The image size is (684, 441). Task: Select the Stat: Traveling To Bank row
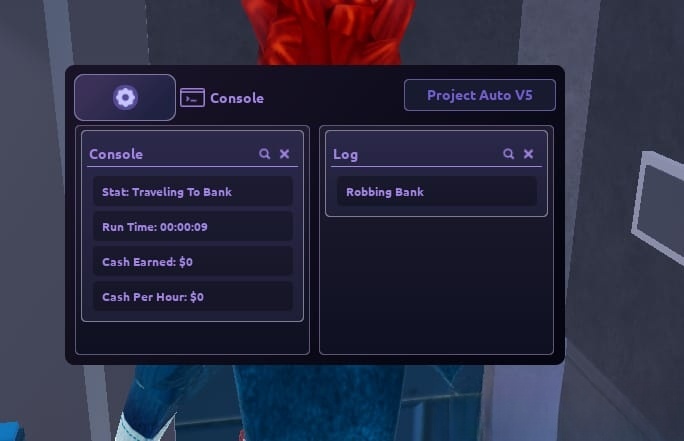[x=192, y=192]
